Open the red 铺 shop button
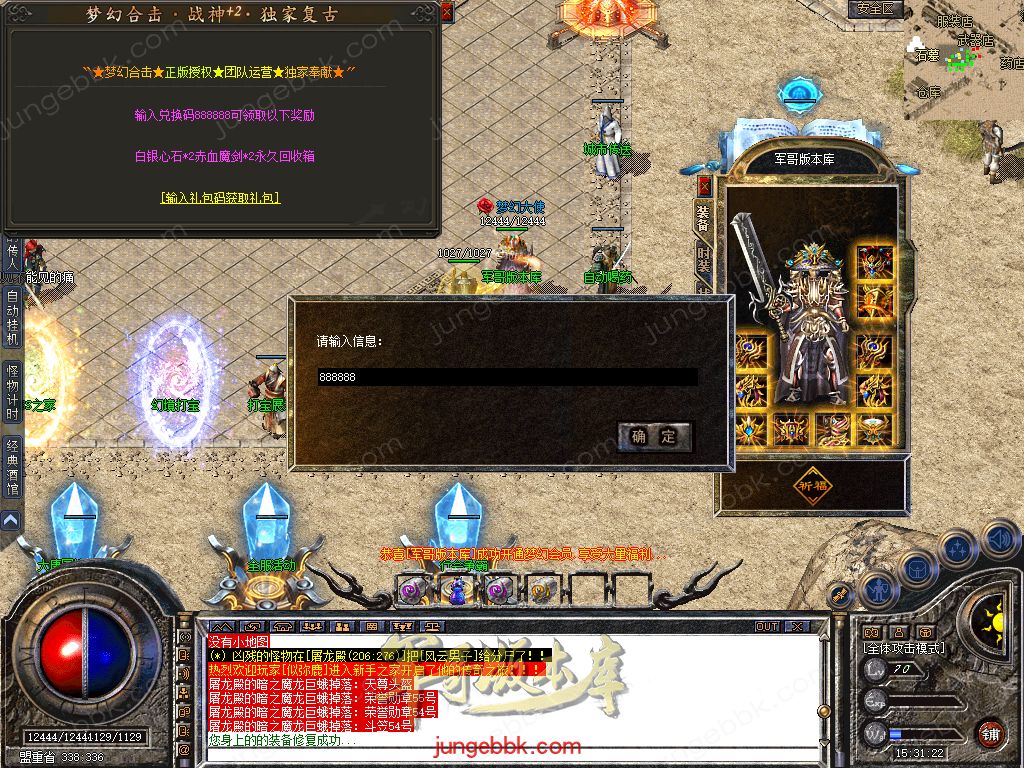This screenshot has width=1024, height=768. click(x=990, y=732)
